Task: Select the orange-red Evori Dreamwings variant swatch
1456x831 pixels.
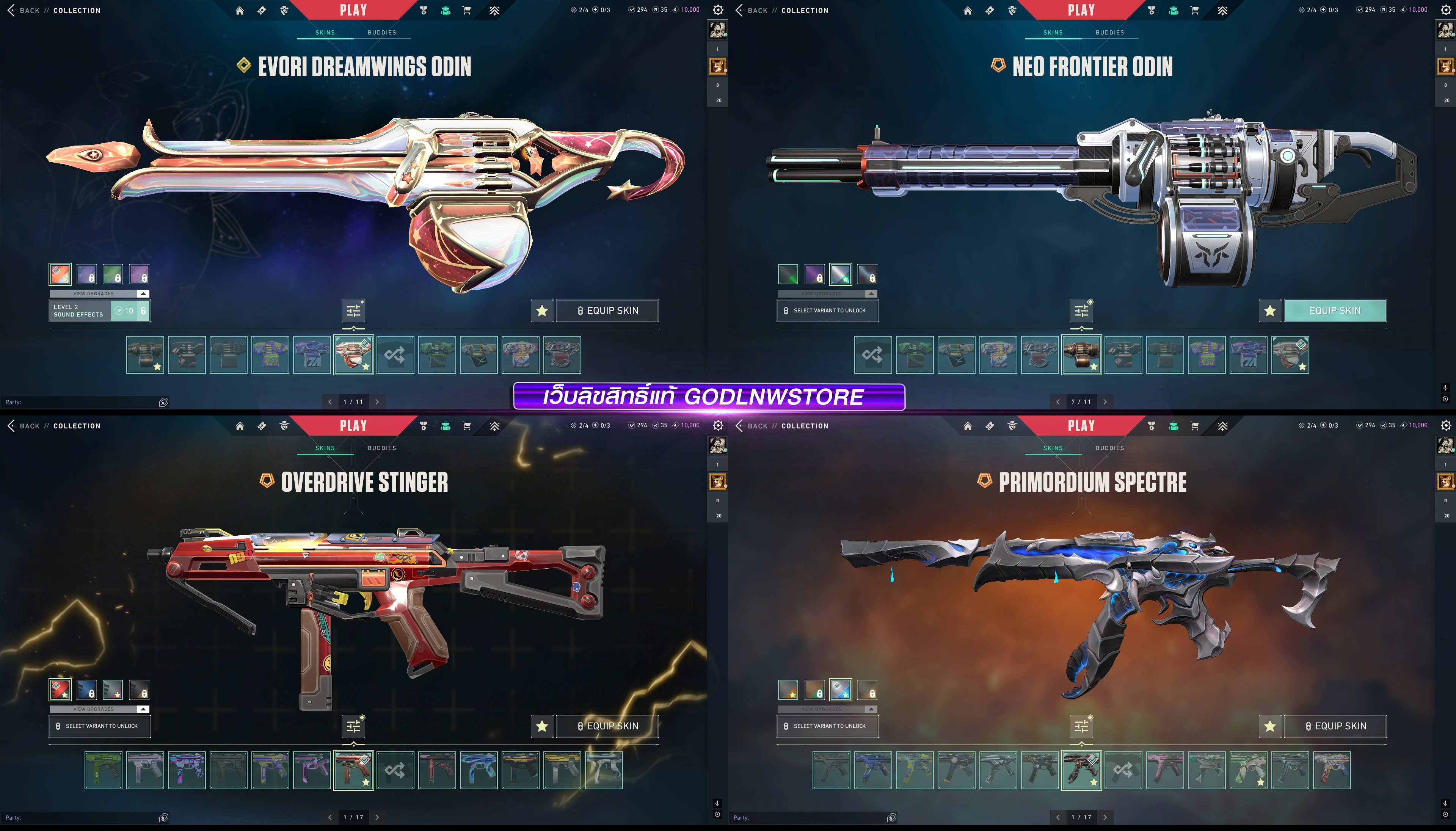Action: (x=60, y=274)
